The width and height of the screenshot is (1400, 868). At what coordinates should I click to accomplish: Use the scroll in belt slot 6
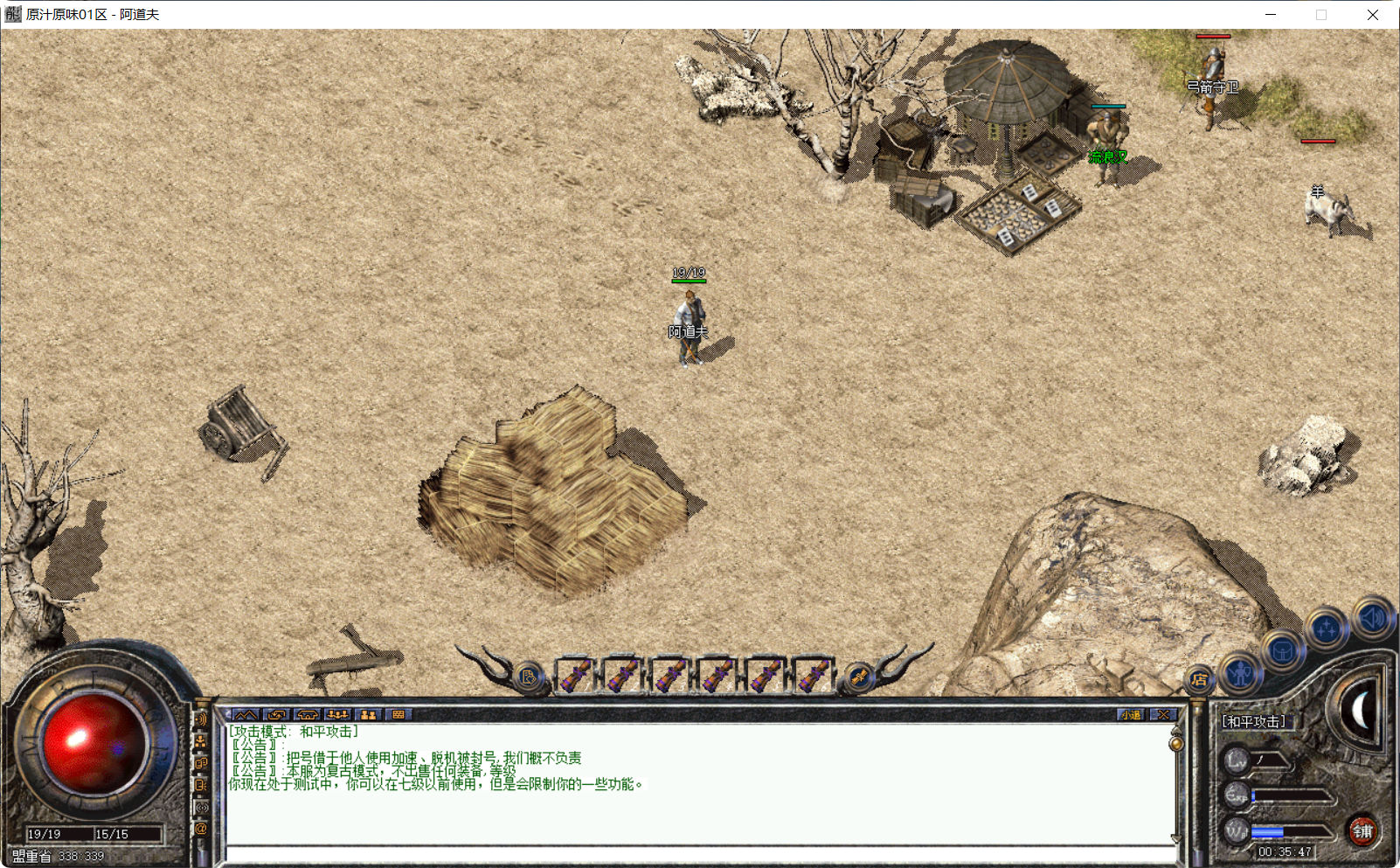813,675
